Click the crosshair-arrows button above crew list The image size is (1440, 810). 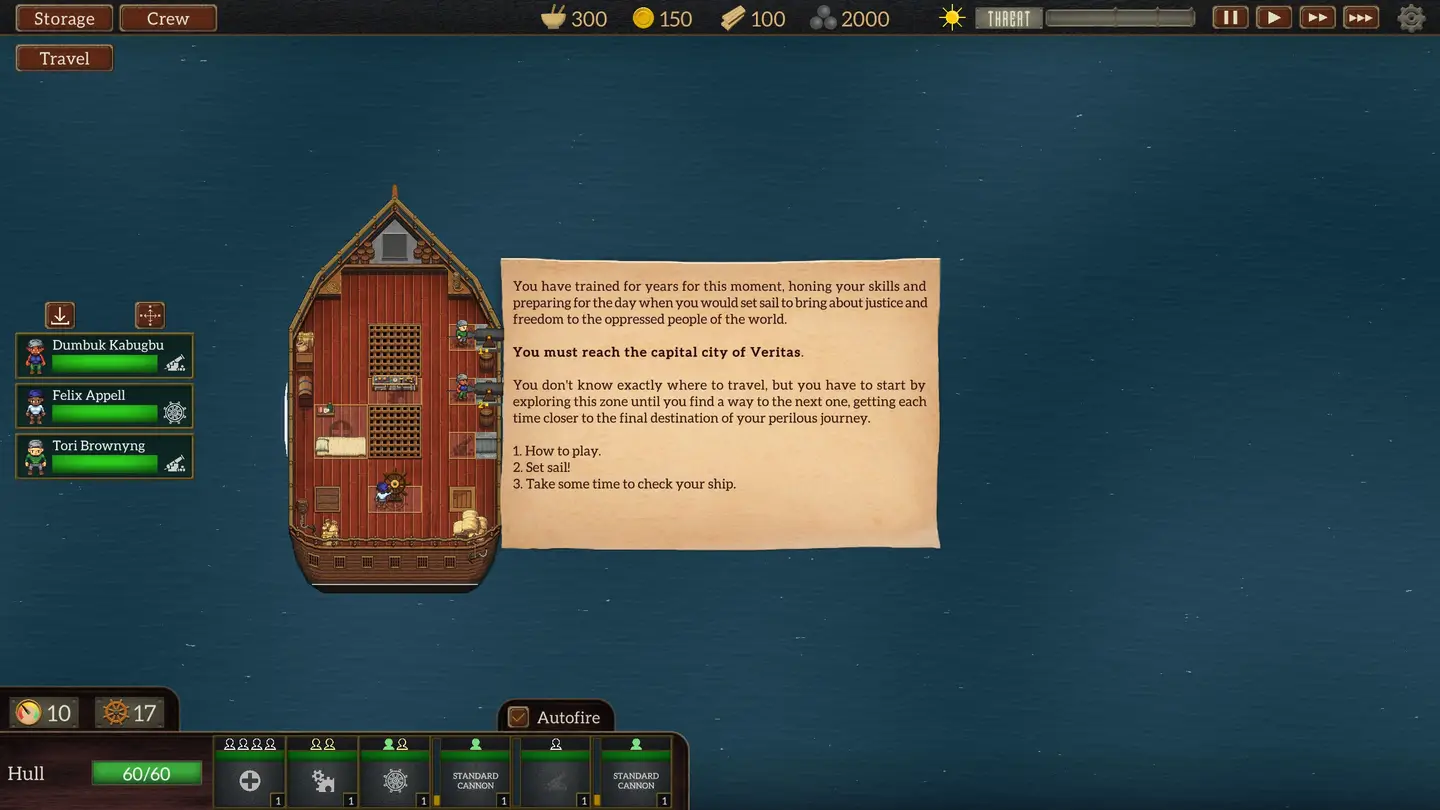point(150,316)
